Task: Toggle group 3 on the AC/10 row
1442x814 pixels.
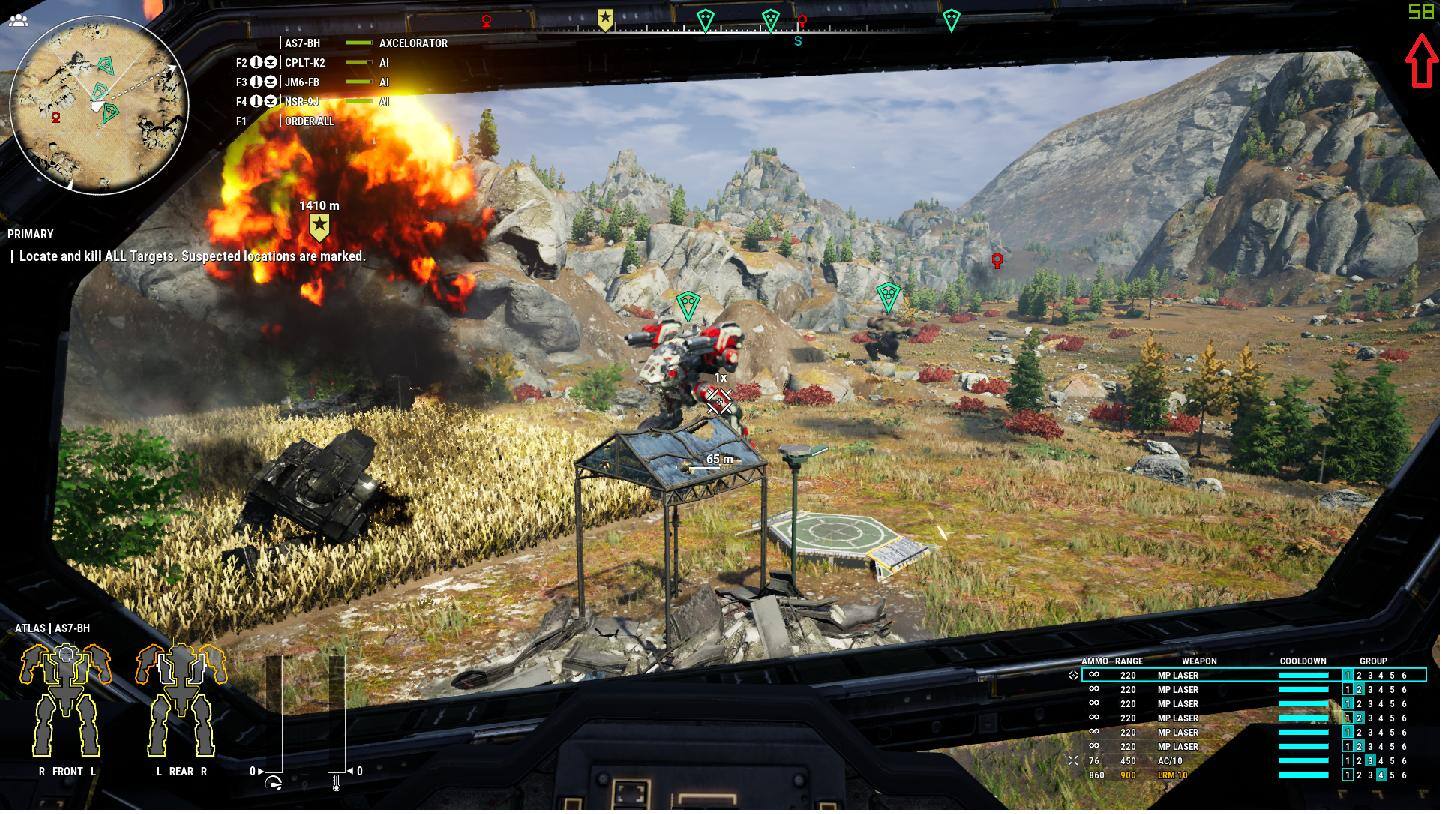Action: (1370, 760)
